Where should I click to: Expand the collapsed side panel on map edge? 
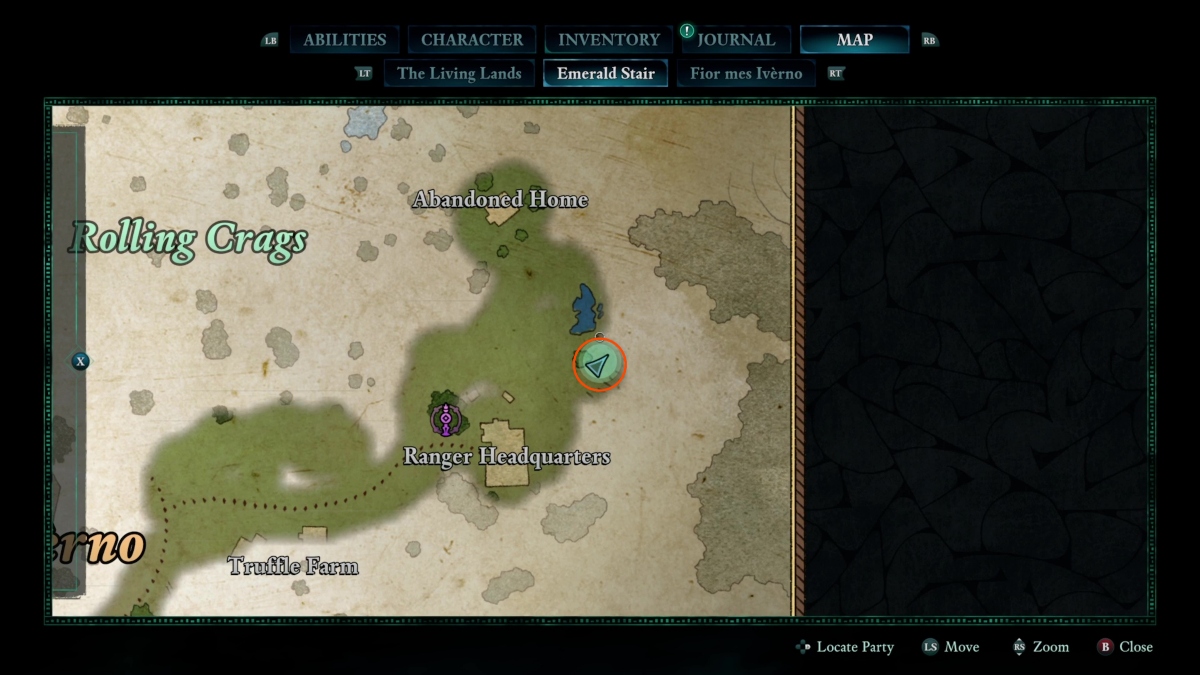point(80,361)
